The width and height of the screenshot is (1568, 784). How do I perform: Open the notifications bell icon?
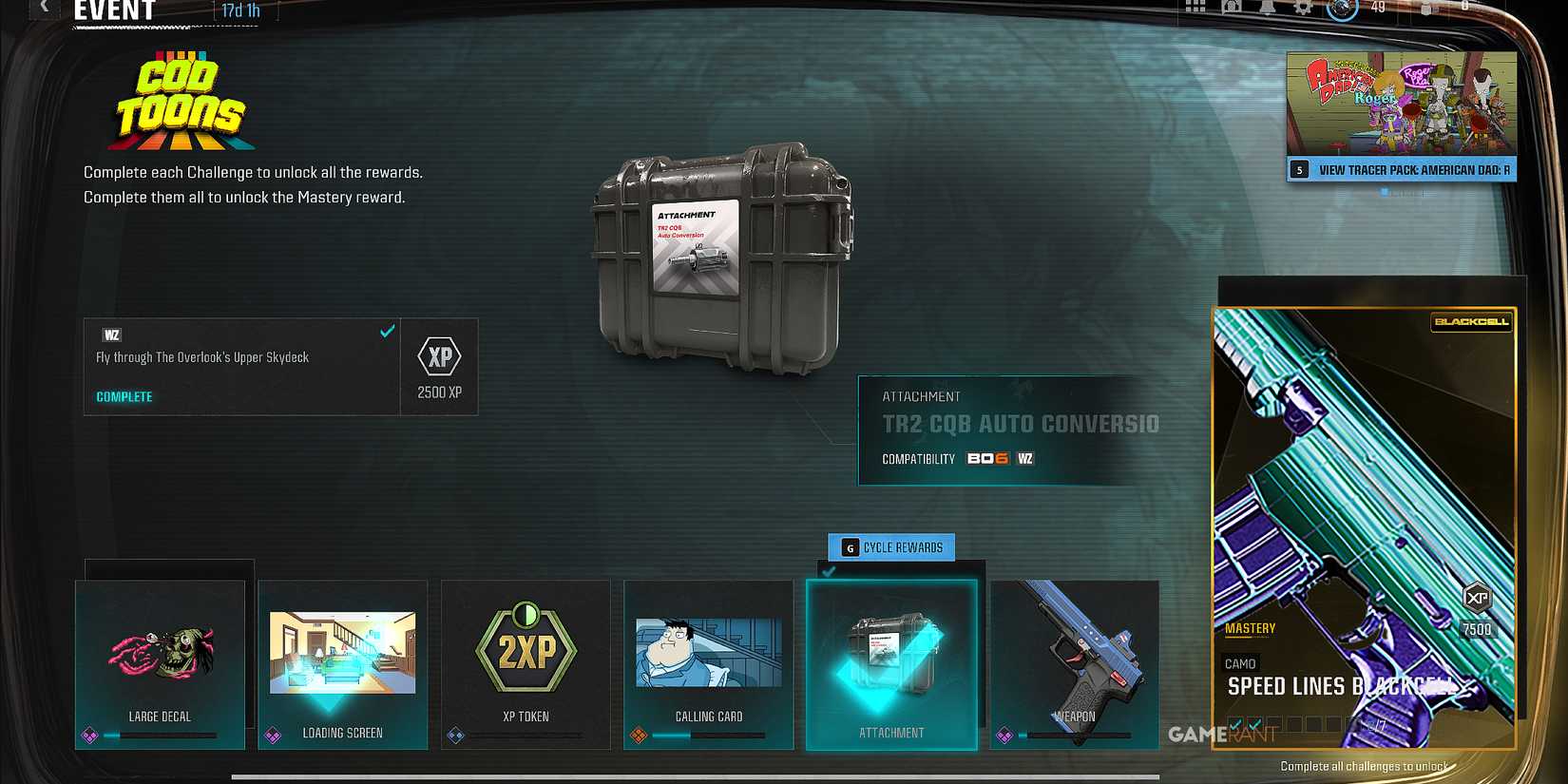tap(1267, 8)
